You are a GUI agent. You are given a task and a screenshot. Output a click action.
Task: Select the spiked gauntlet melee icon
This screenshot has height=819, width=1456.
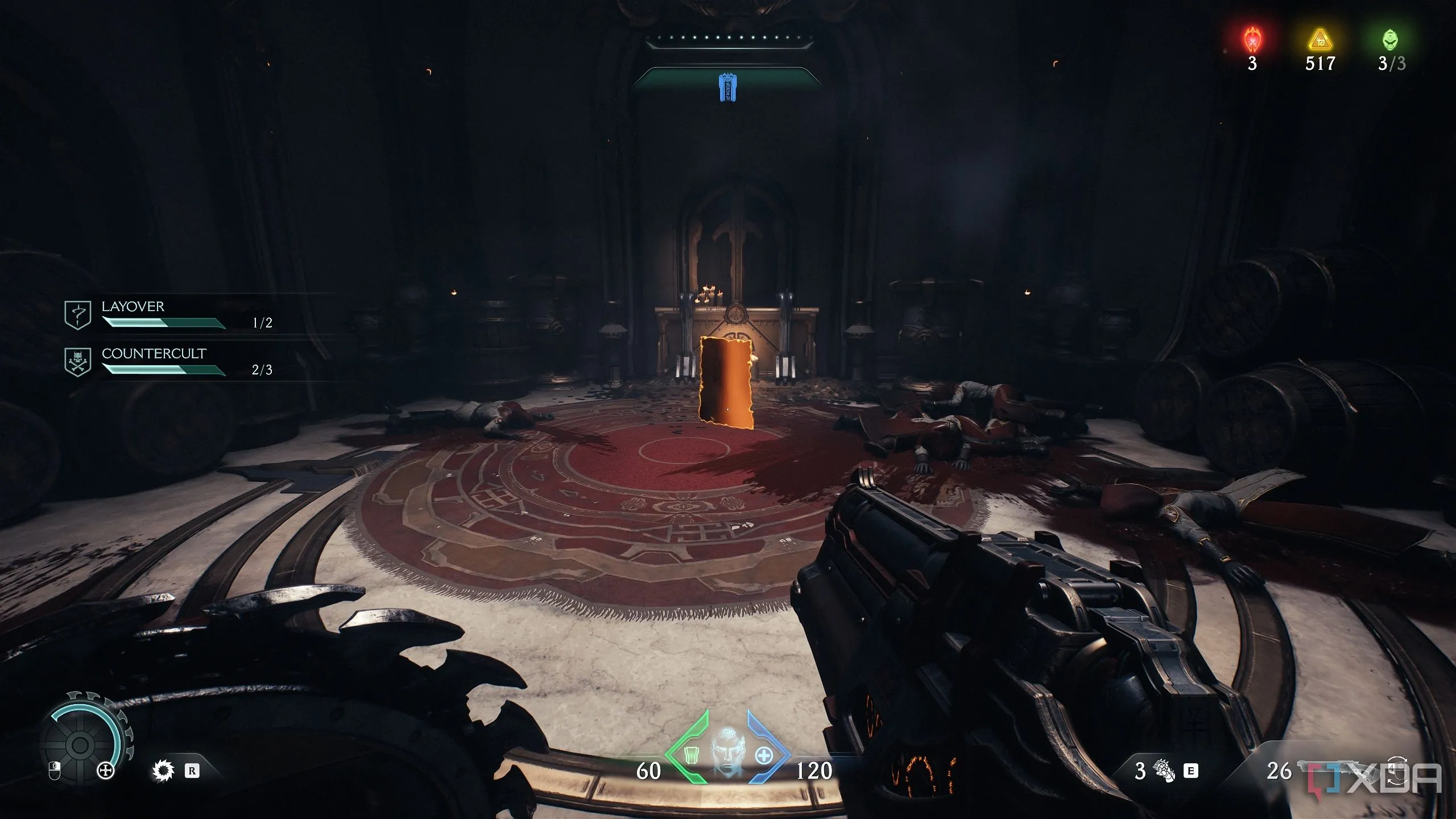(x=1164, y=771)
